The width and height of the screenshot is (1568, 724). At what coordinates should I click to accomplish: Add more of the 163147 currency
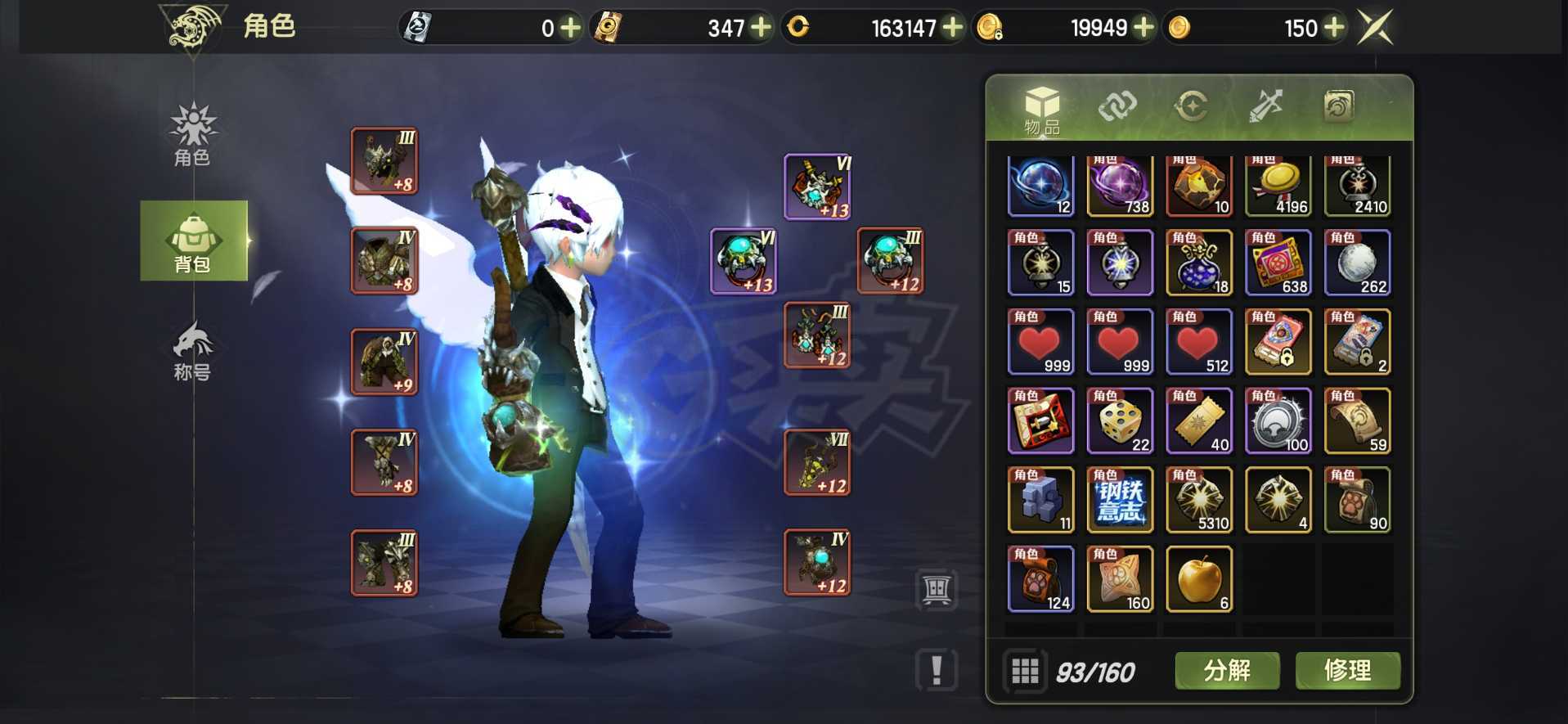point(952,28)
